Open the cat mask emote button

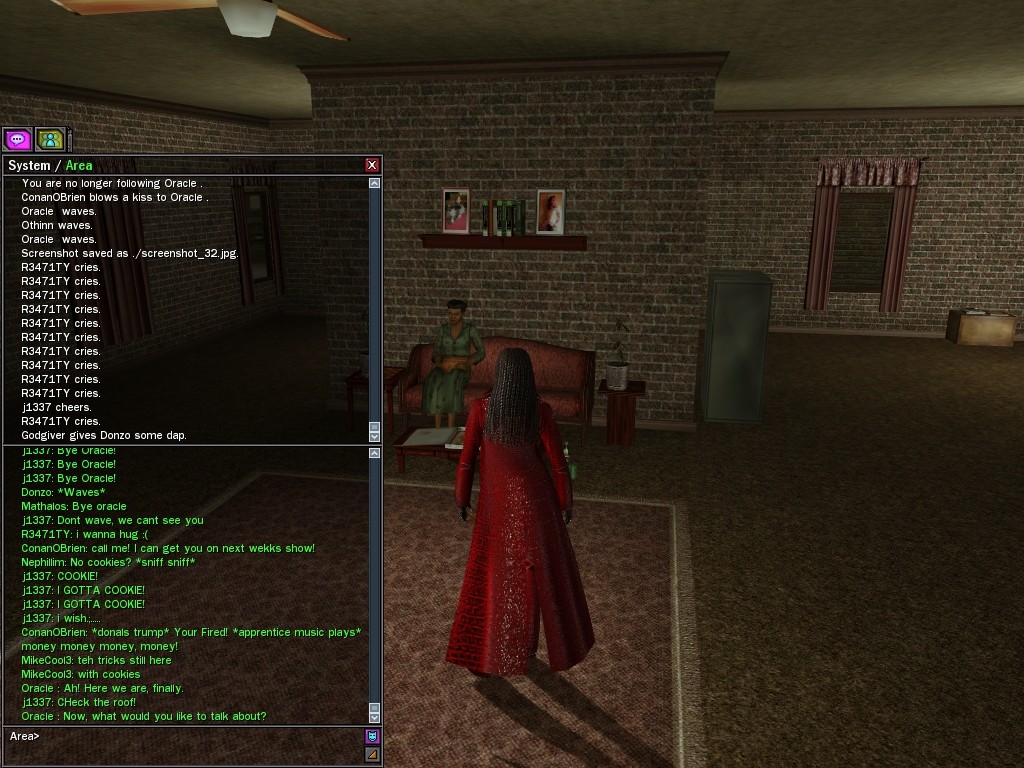[372, 736]
